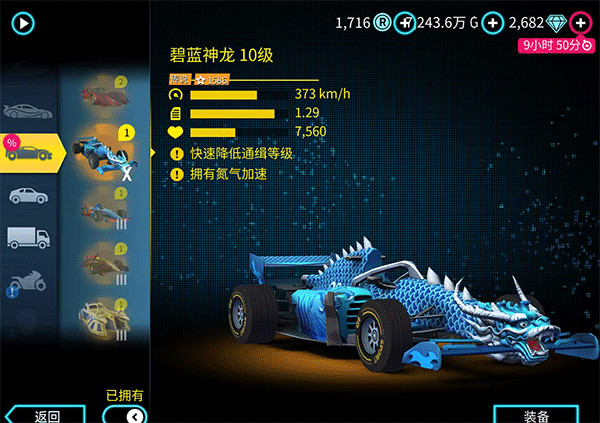
Task: Choose the brown formula car thumbnail
Action: 105,262
